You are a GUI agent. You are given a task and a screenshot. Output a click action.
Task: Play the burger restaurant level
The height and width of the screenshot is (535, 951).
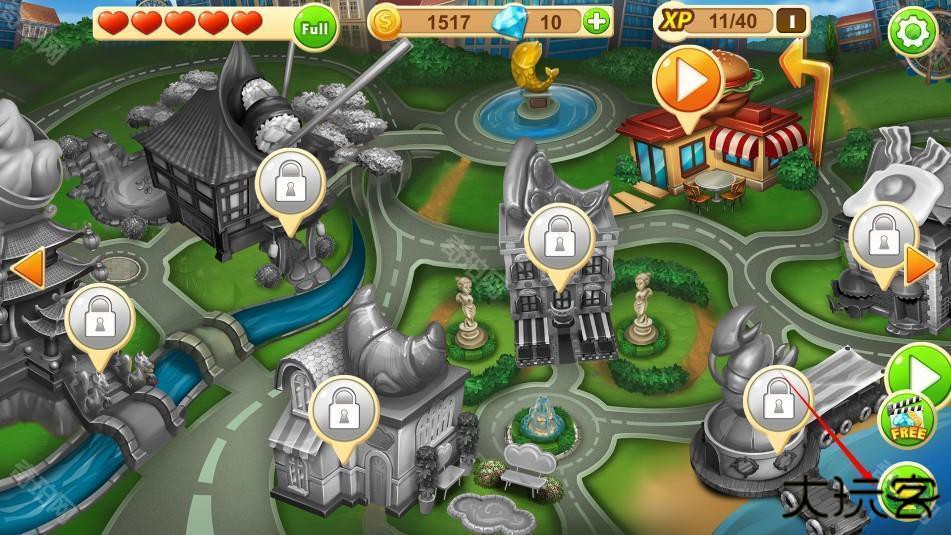pyautogui.click(x=687, y=80)
